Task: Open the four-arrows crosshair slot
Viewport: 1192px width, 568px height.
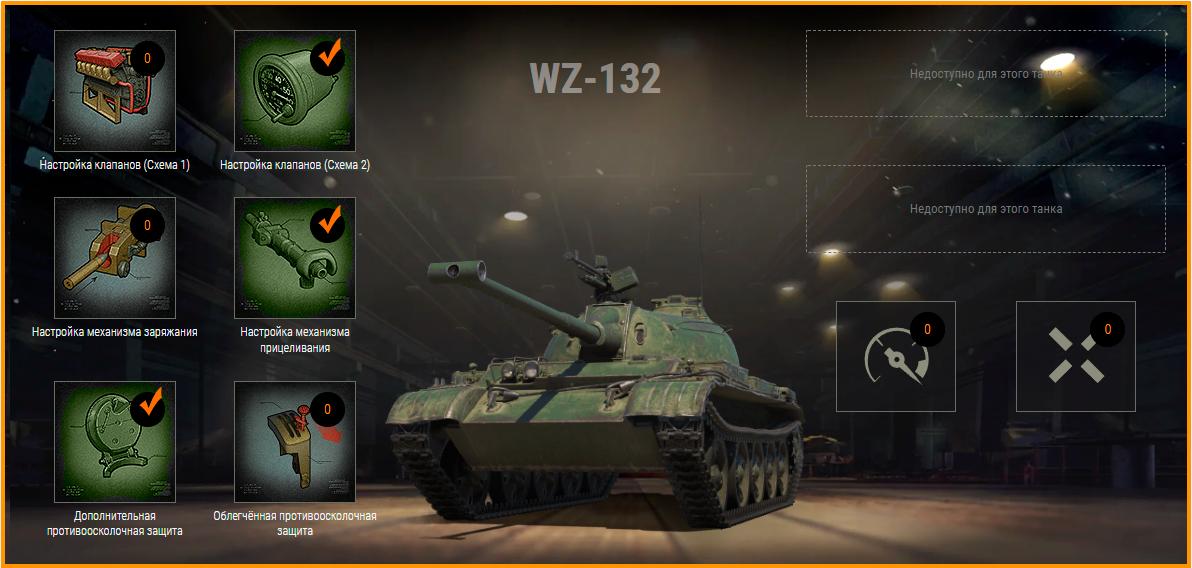Action: [x=1075, y=356]
